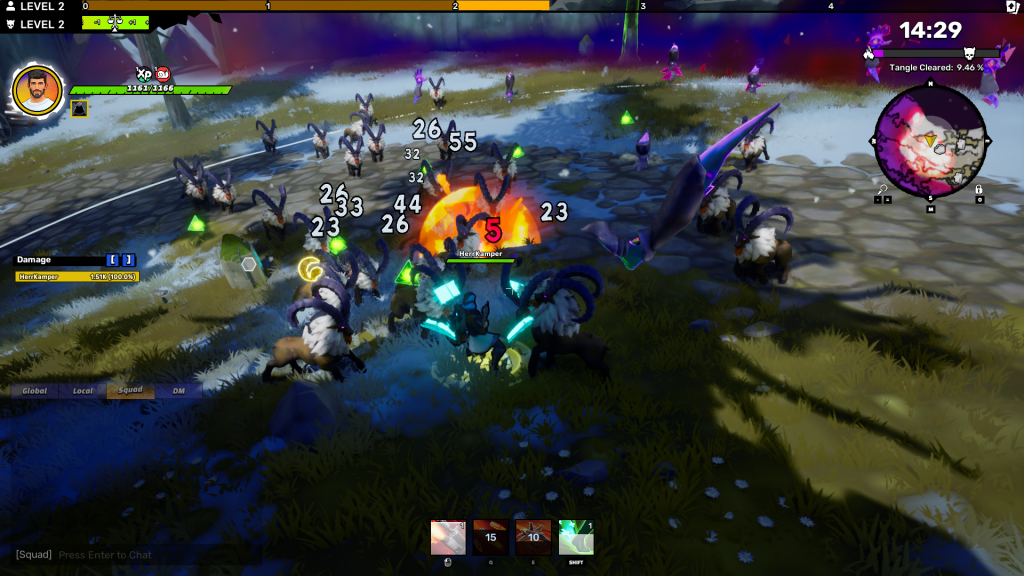
Task: Select HerrKamper row in damage meter
Action: (77, 276)
